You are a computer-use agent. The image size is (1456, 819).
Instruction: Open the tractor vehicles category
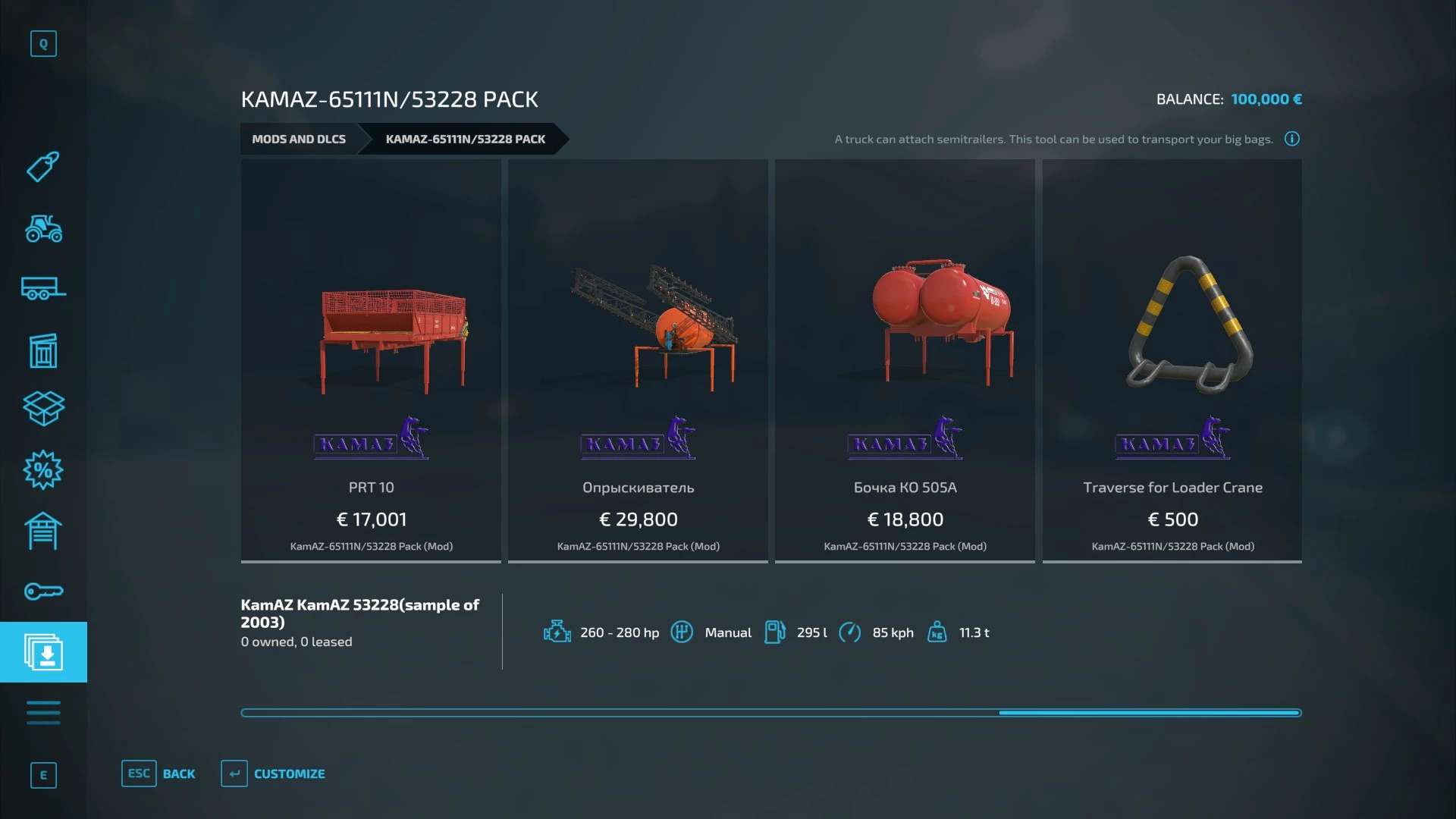[x=43, y=227]
